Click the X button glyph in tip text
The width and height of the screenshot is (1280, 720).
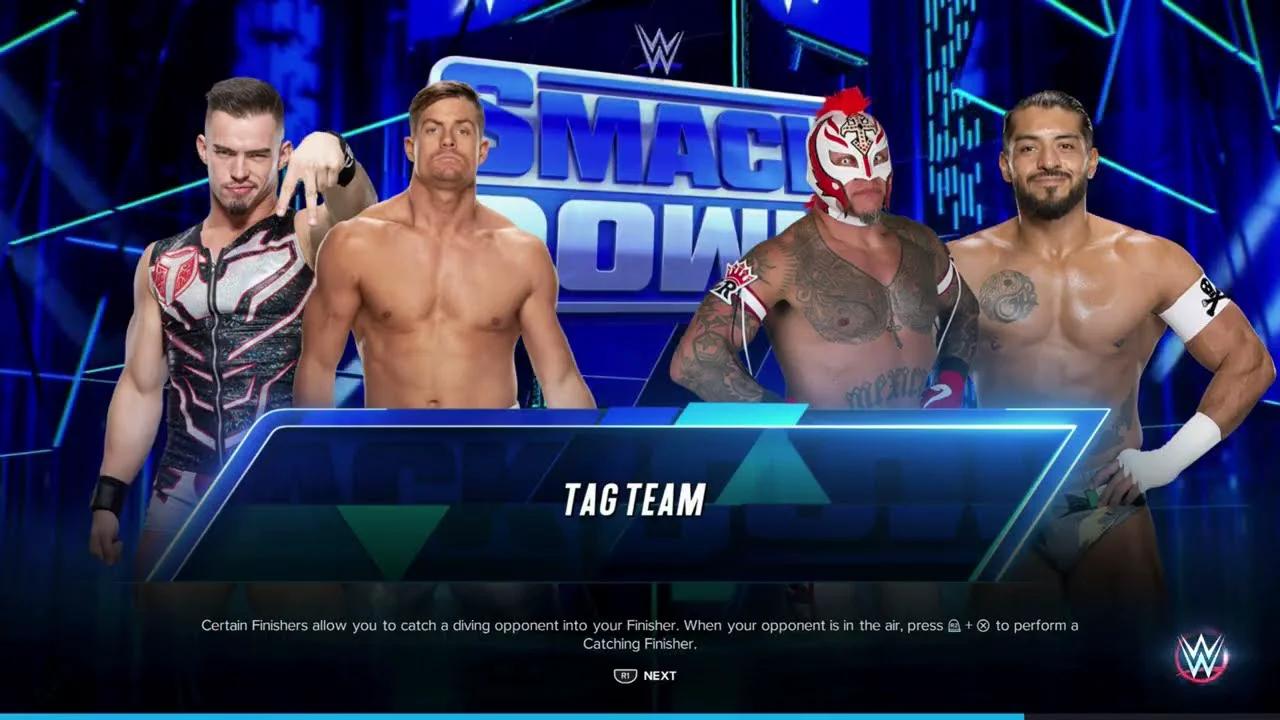[x=984, y=625]
